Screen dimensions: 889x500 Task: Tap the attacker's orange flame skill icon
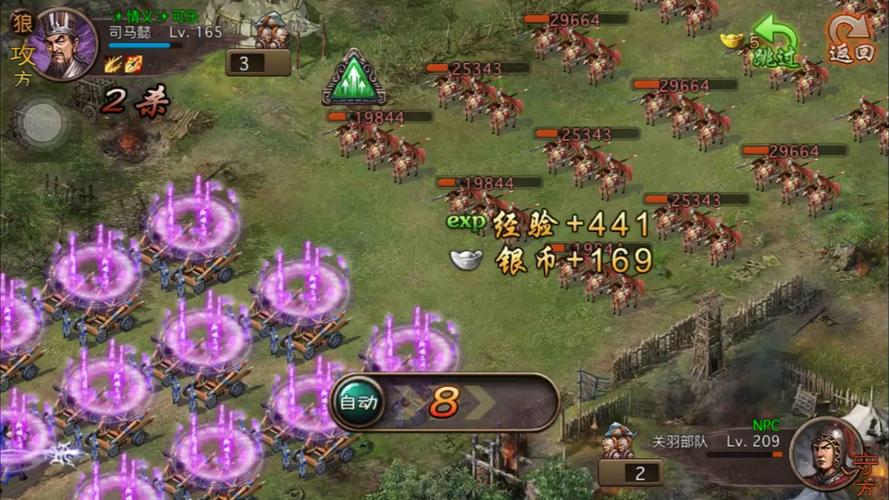[x=133, y=65]
